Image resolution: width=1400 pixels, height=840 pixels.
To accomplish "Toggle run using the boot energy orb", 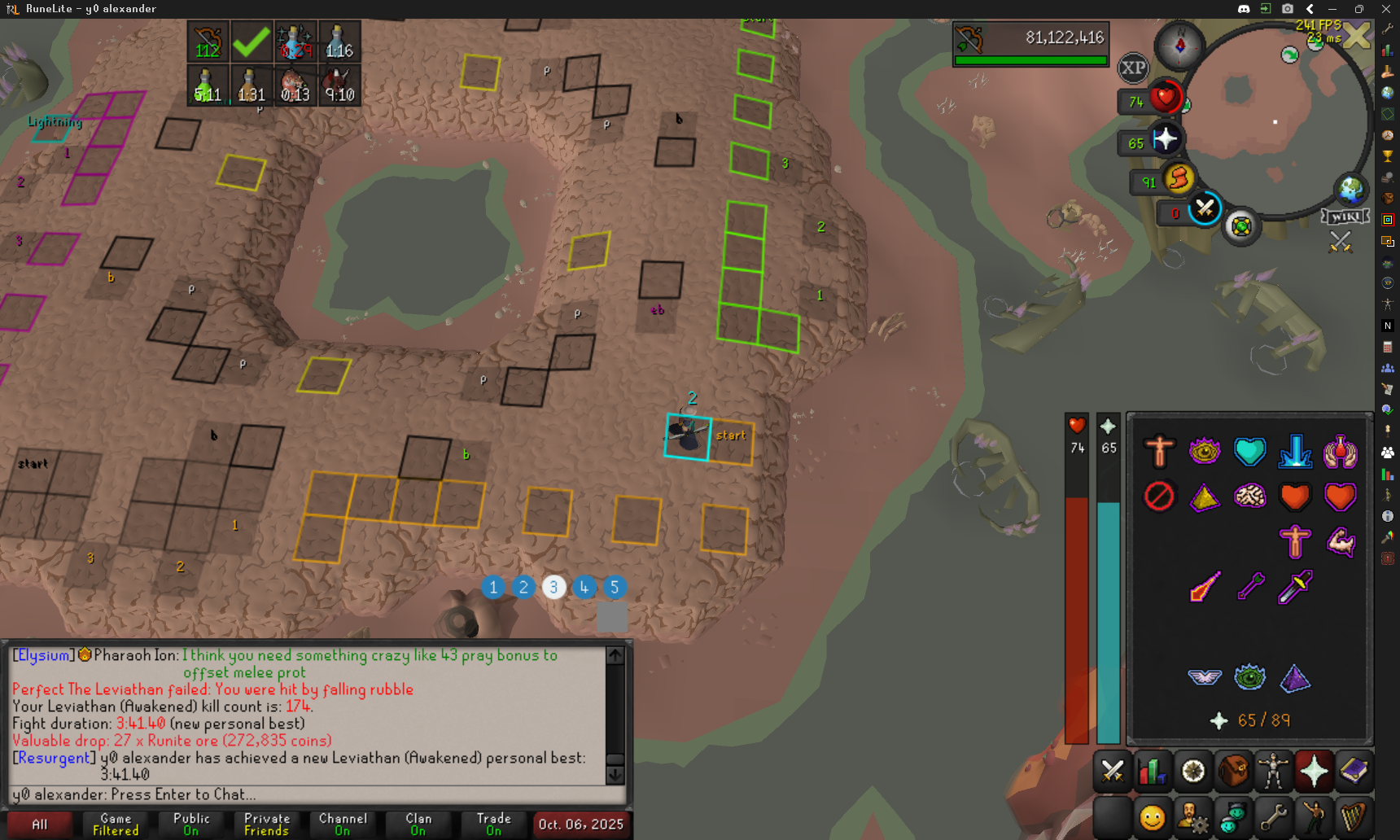I will pos(1179,178).
